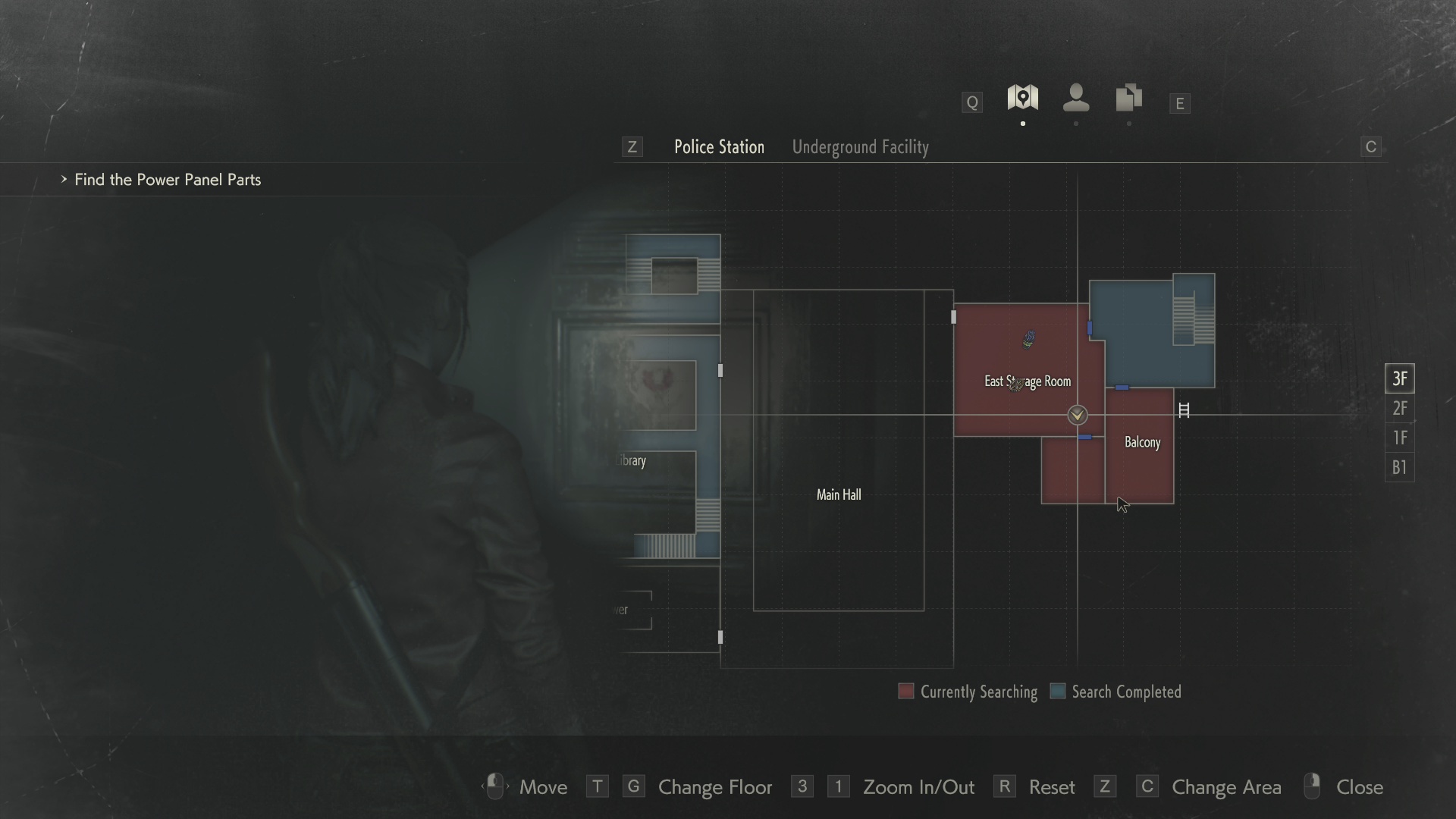This screenshot has height=819, width=1456.
Task: Select the 3F floor button
Action: click(1399, 378)
